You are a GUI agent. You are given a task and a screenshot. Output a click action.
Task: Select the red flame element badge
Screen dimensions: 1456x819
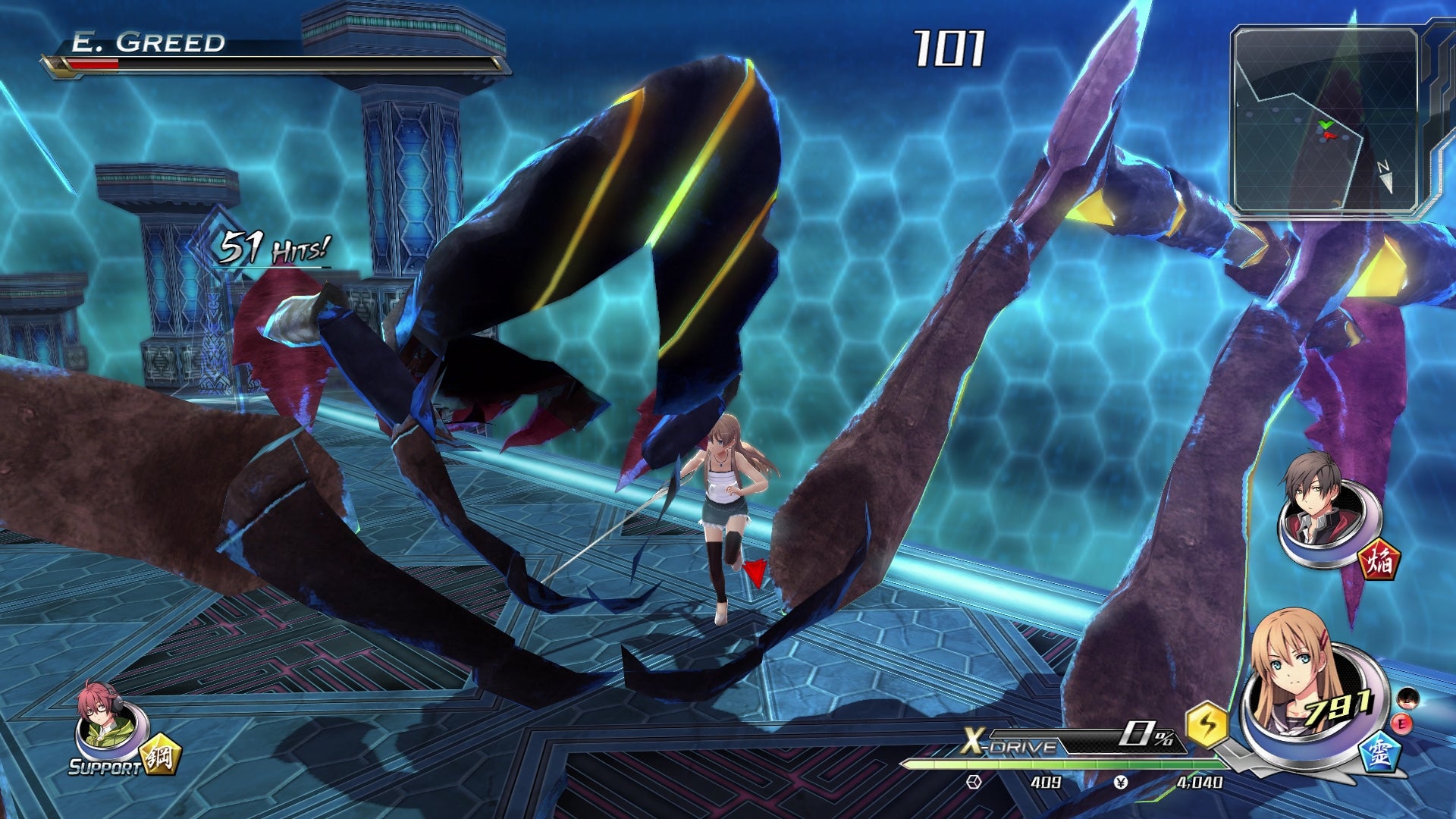[1379, 560]
